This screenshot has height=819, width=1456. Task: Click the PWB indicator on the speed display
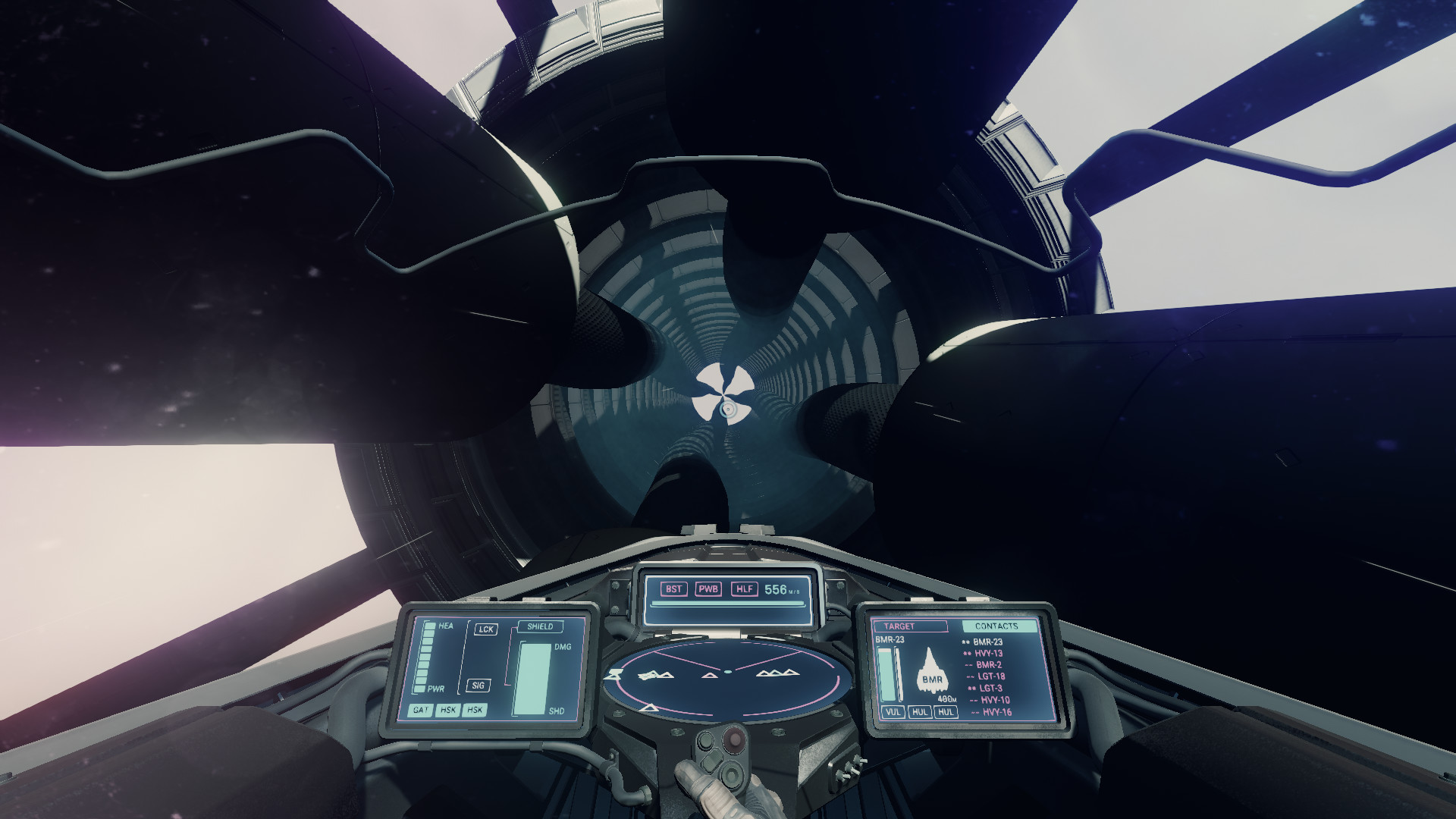710,588
